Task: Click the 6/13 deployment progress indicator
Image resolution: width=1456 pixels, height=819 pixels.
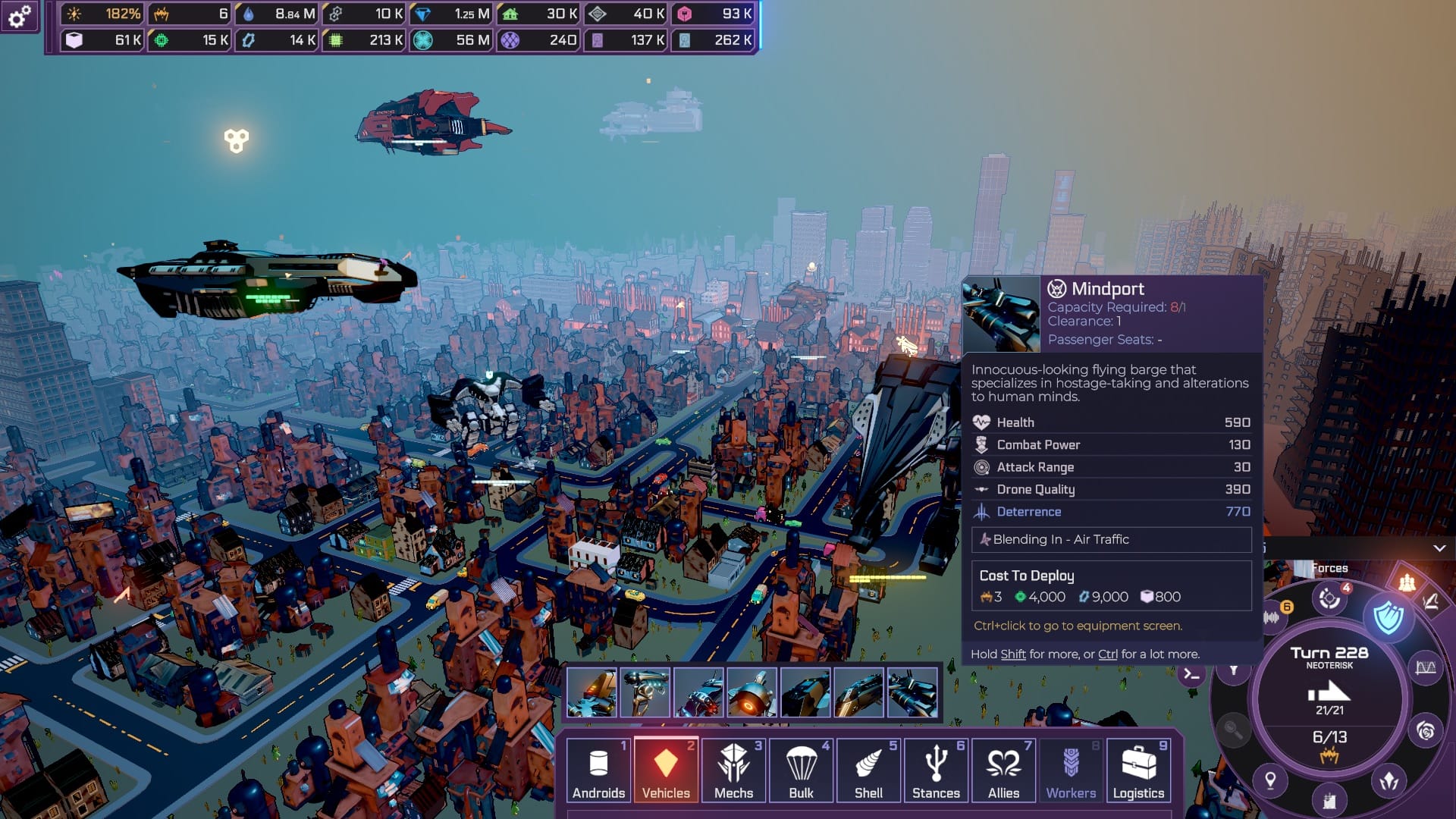Action: [x=1331, y=736]
